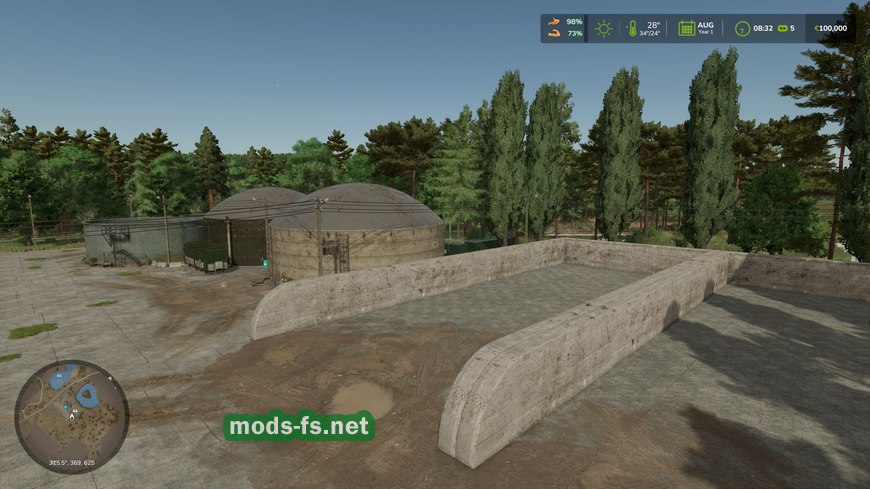This screenshot has height=489, width=870.
Task: Click the clock icon beside 08:32
Action: pyautogui.click(x=743, y=28)
